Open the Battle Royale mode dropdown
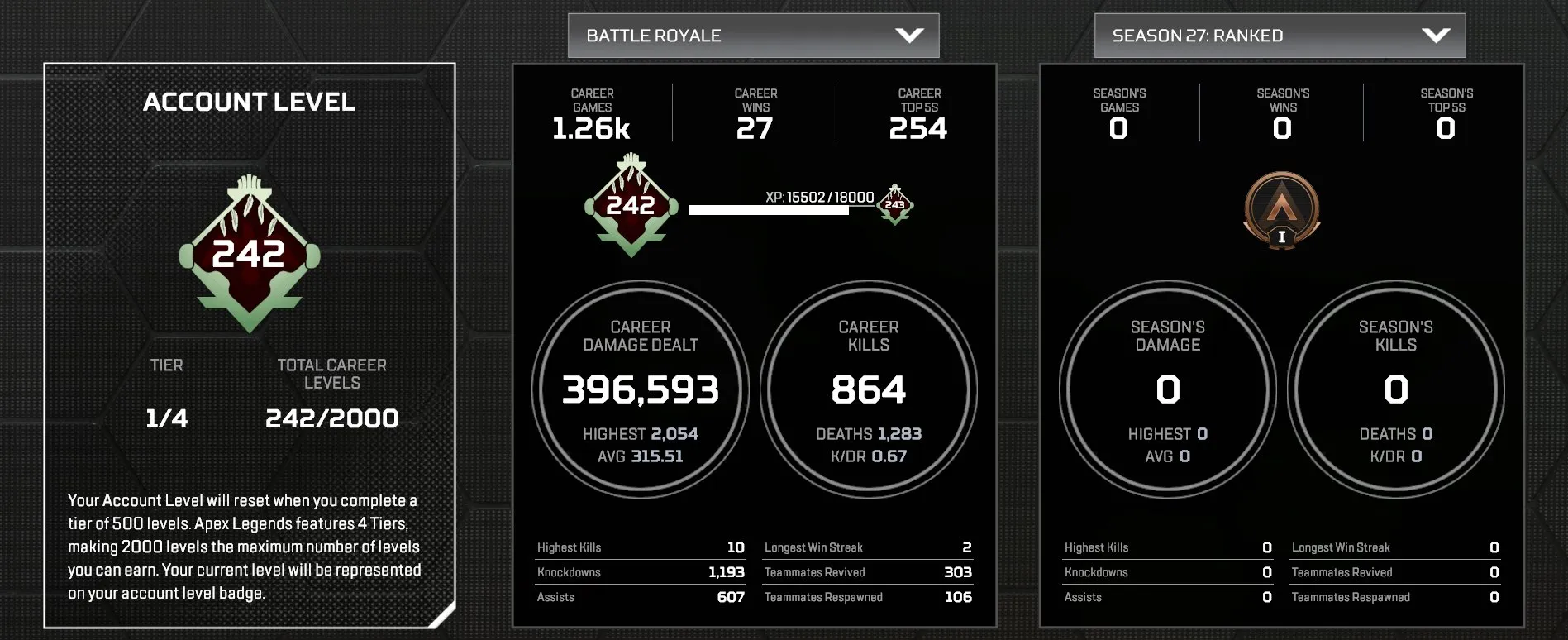The image size is (1568, 640). tap(752, 36)
